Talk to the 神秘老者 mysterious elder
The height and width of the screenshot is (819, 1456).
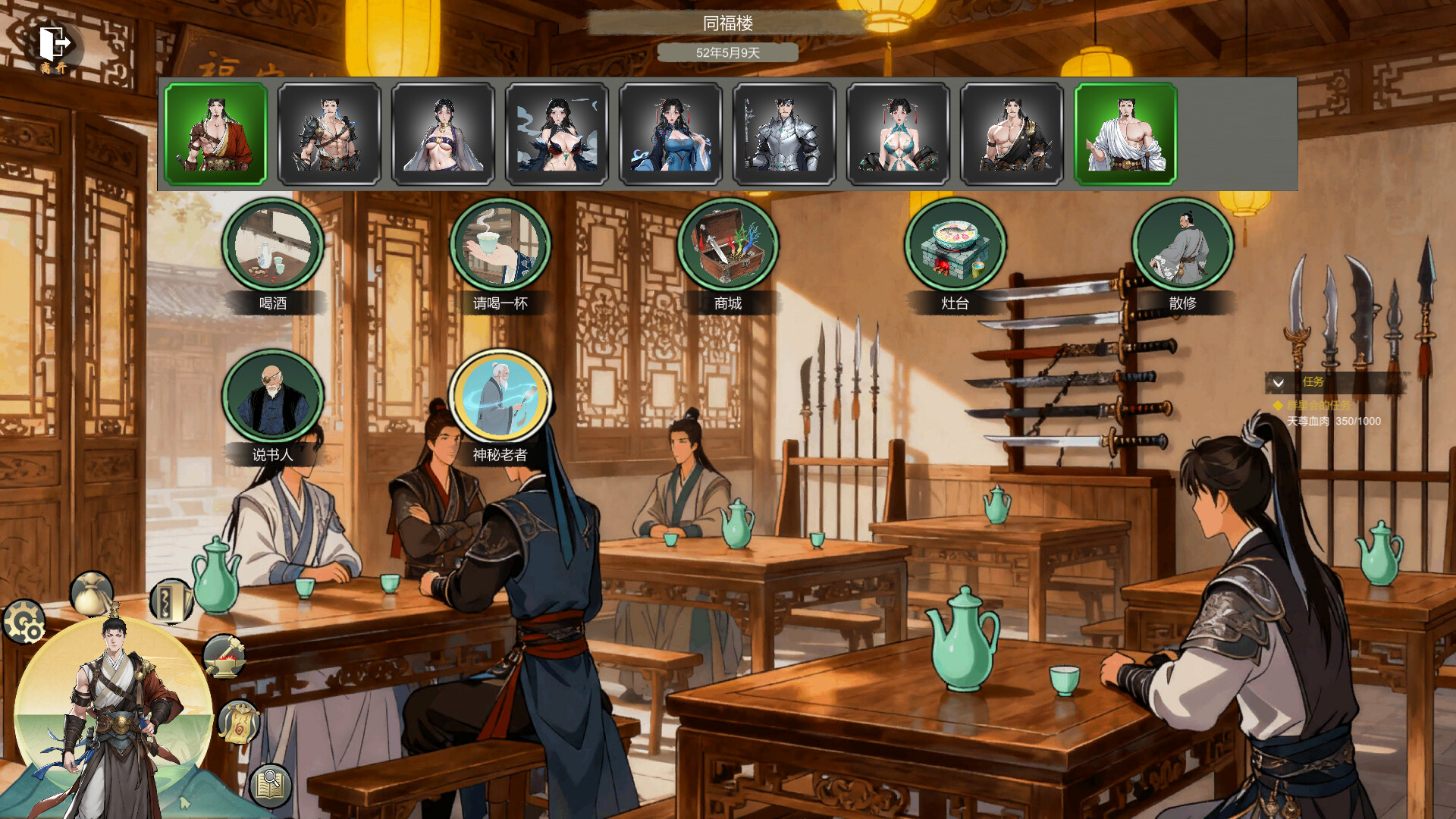500,398
